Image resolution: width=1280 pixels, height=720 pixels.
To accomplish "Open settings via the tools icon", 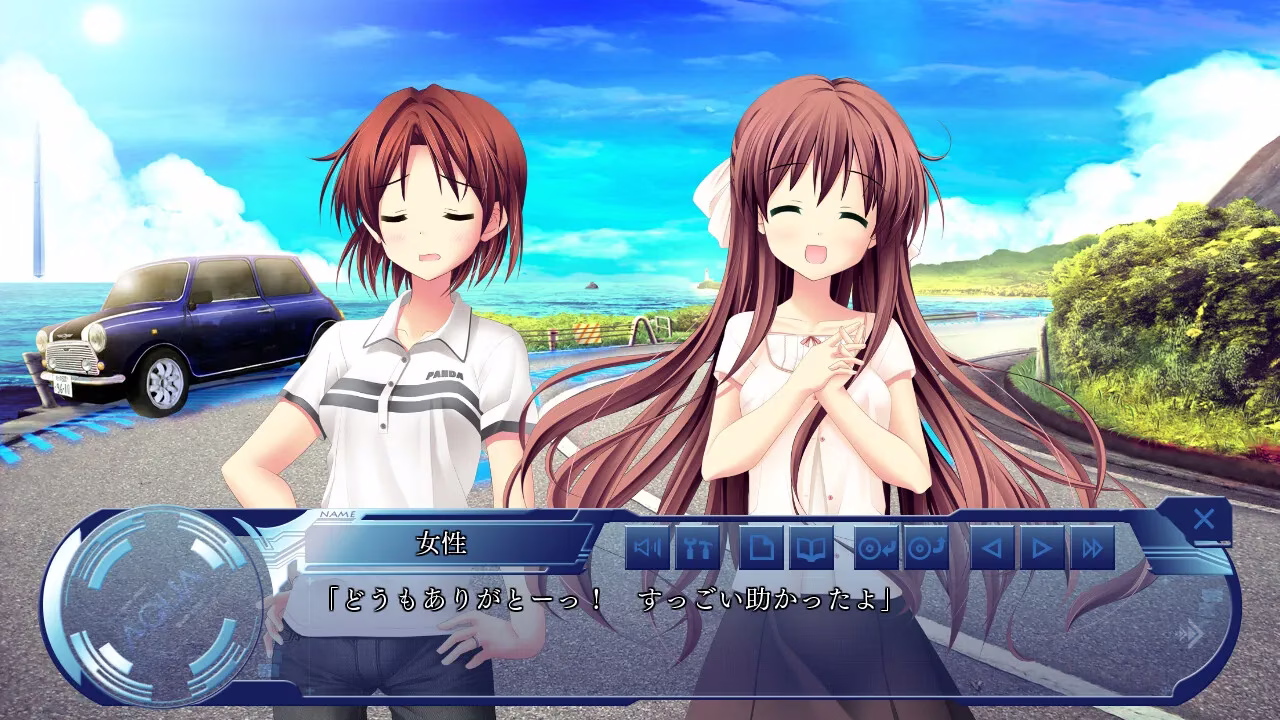I will [698, 548].
